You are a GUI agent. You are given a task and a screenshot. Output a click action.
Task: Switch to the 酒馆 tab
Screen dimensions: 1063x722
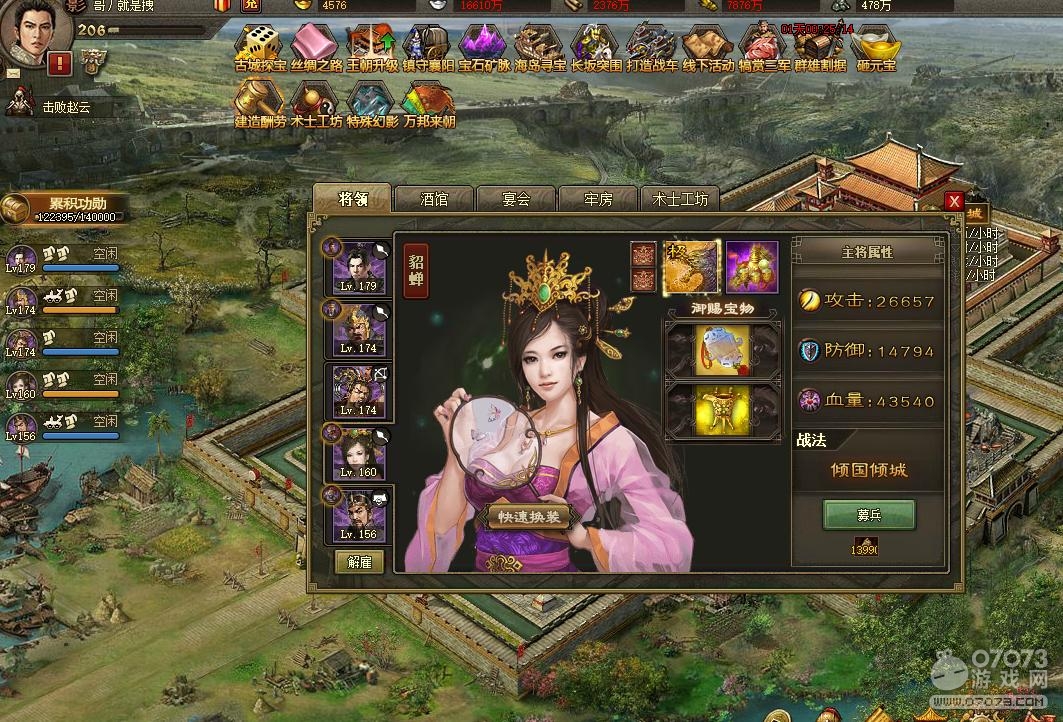434,199
